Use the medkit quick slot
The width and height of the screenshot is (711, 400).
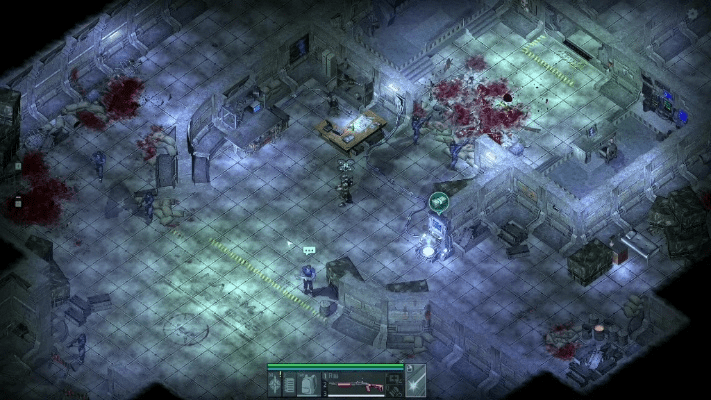pyautogui.click(x=393, y=378)
